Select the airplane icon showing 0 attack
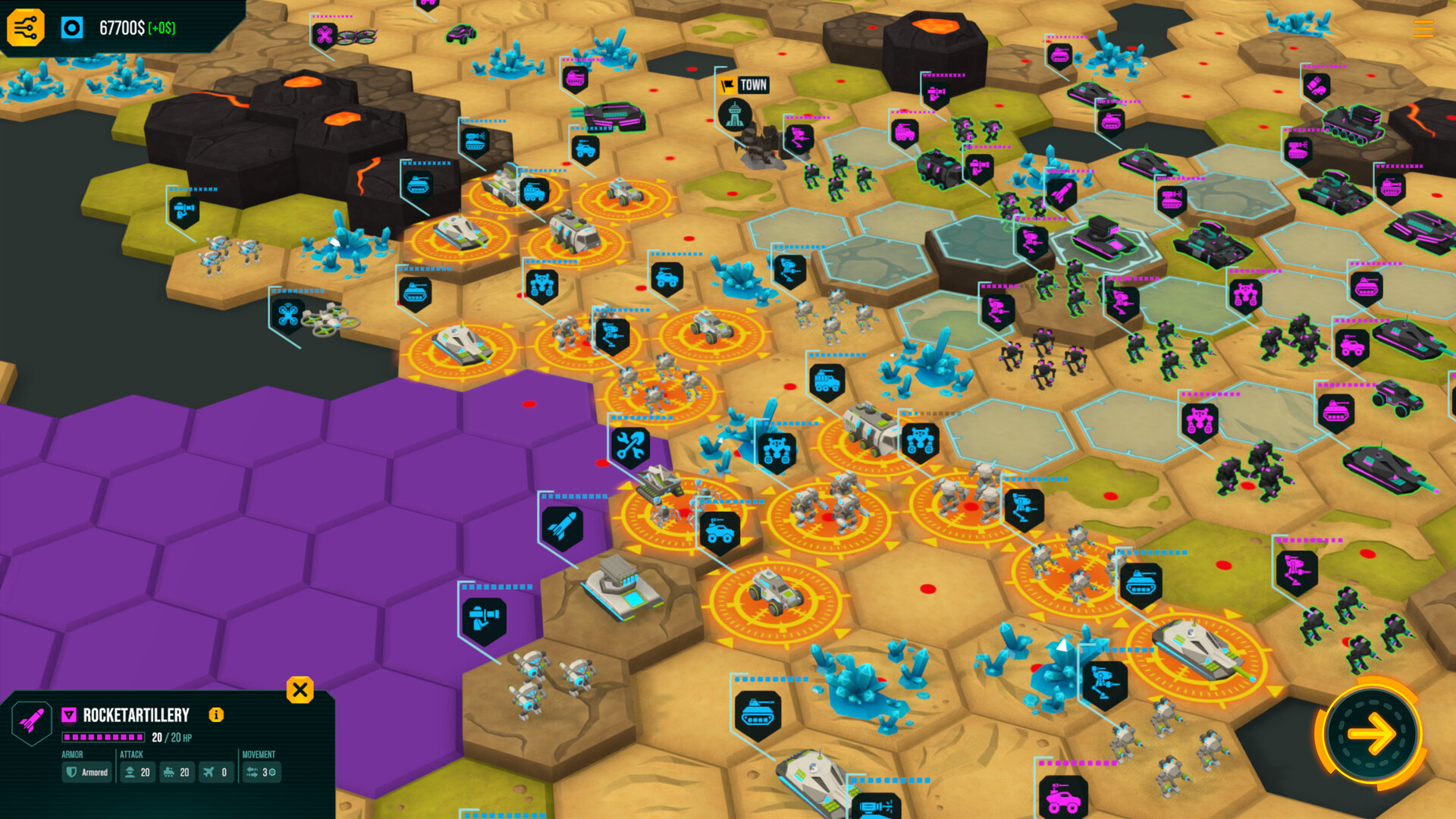 click(216, 773)
